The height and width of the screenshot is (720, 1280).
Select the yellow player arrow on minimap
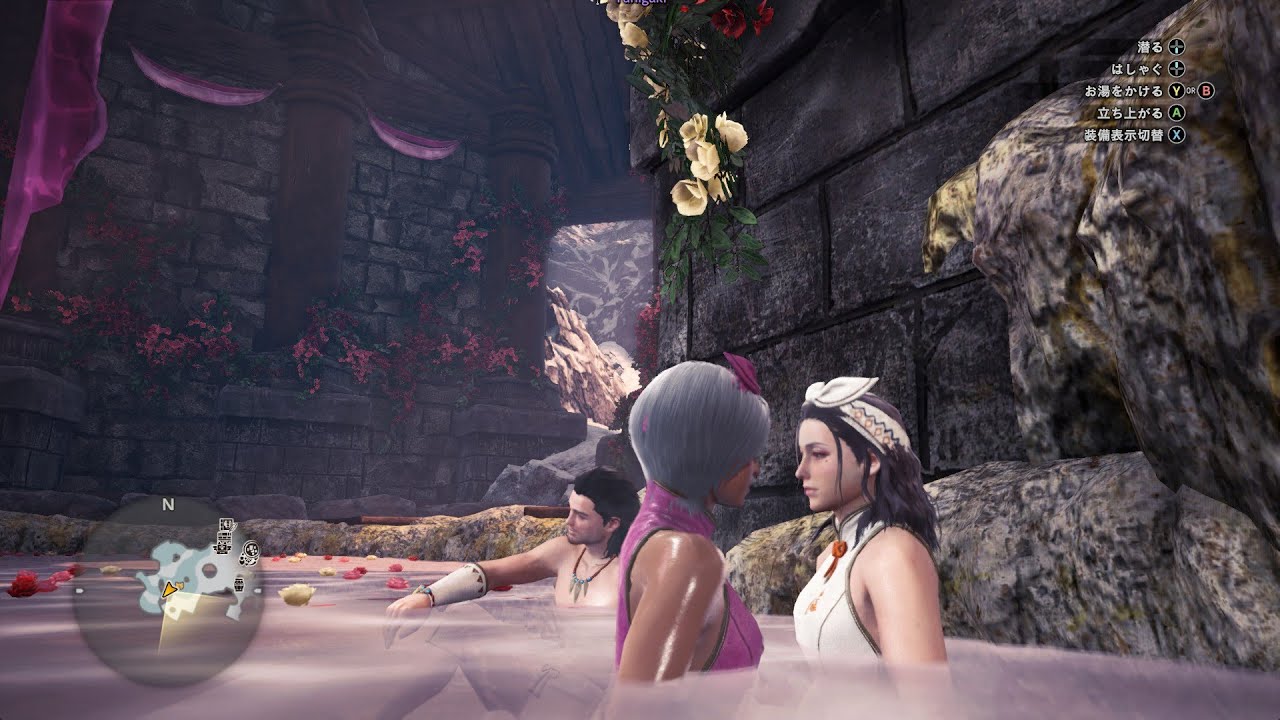(172, 591)
